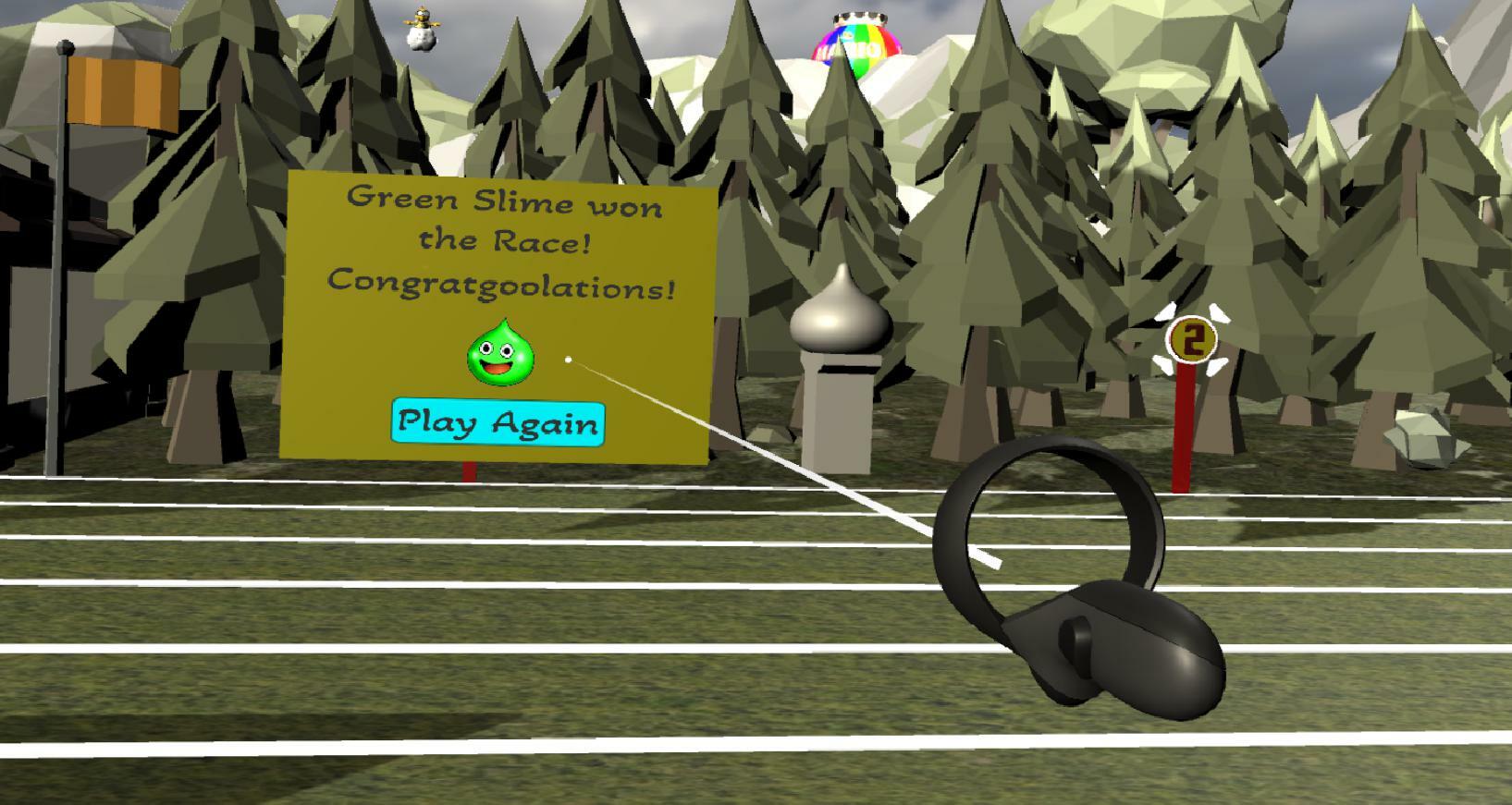Expand the yellow results signboard

[x=499, y=314]
